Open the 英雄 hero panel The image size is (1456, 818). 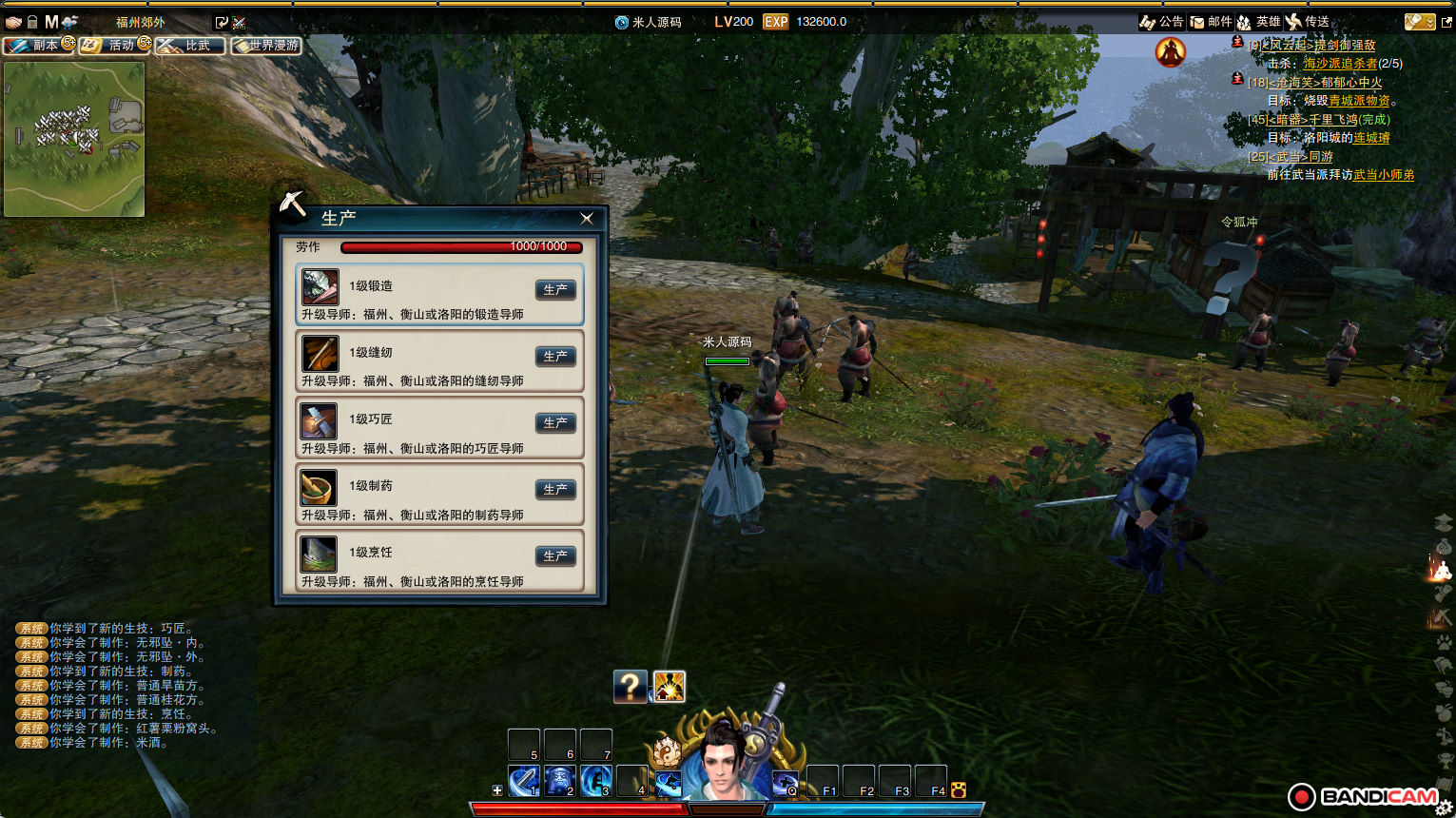point(1258,22)
